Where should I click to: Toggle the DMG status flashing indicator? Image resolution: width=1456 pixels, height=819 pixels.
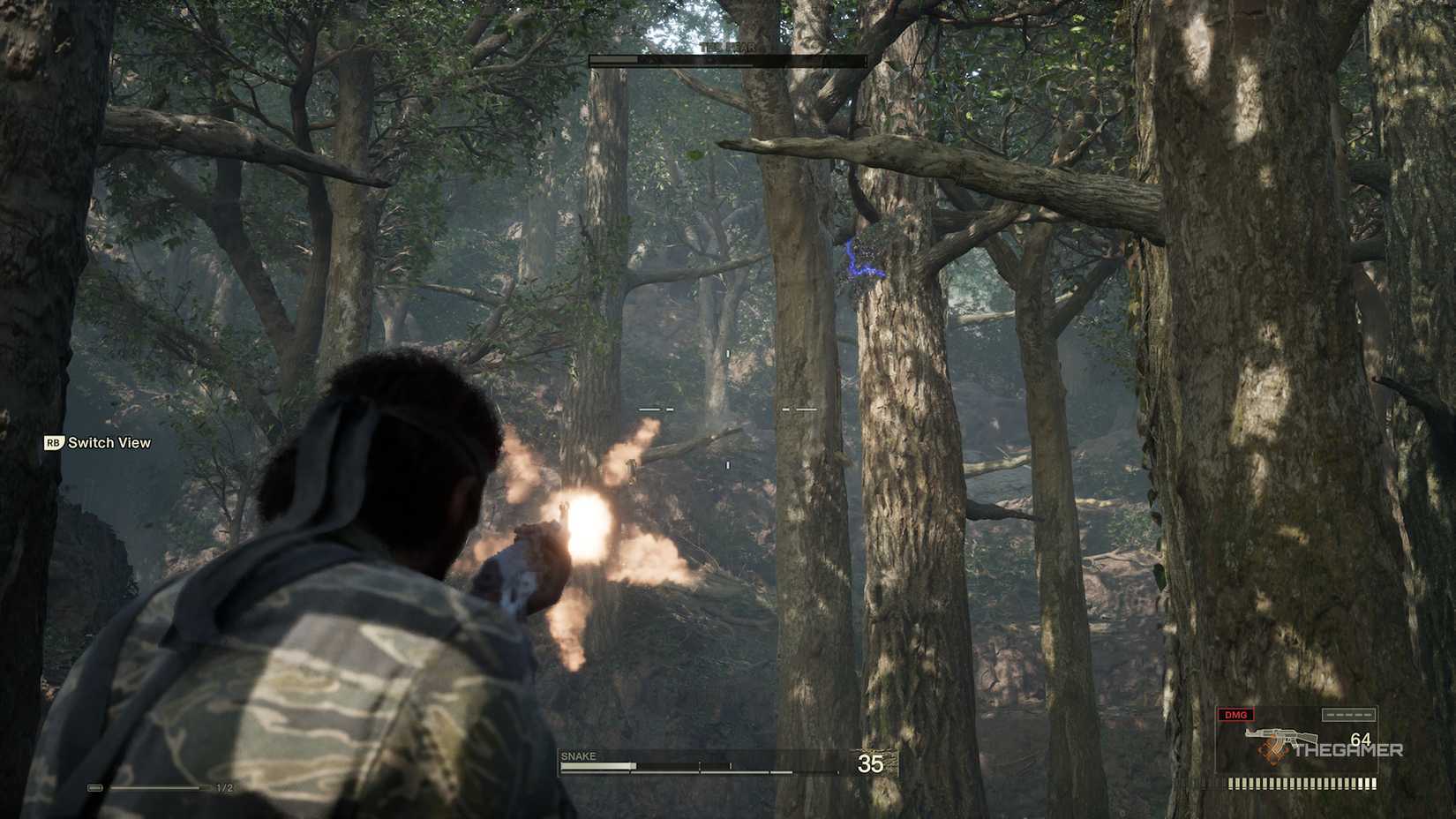(1235, 715)
